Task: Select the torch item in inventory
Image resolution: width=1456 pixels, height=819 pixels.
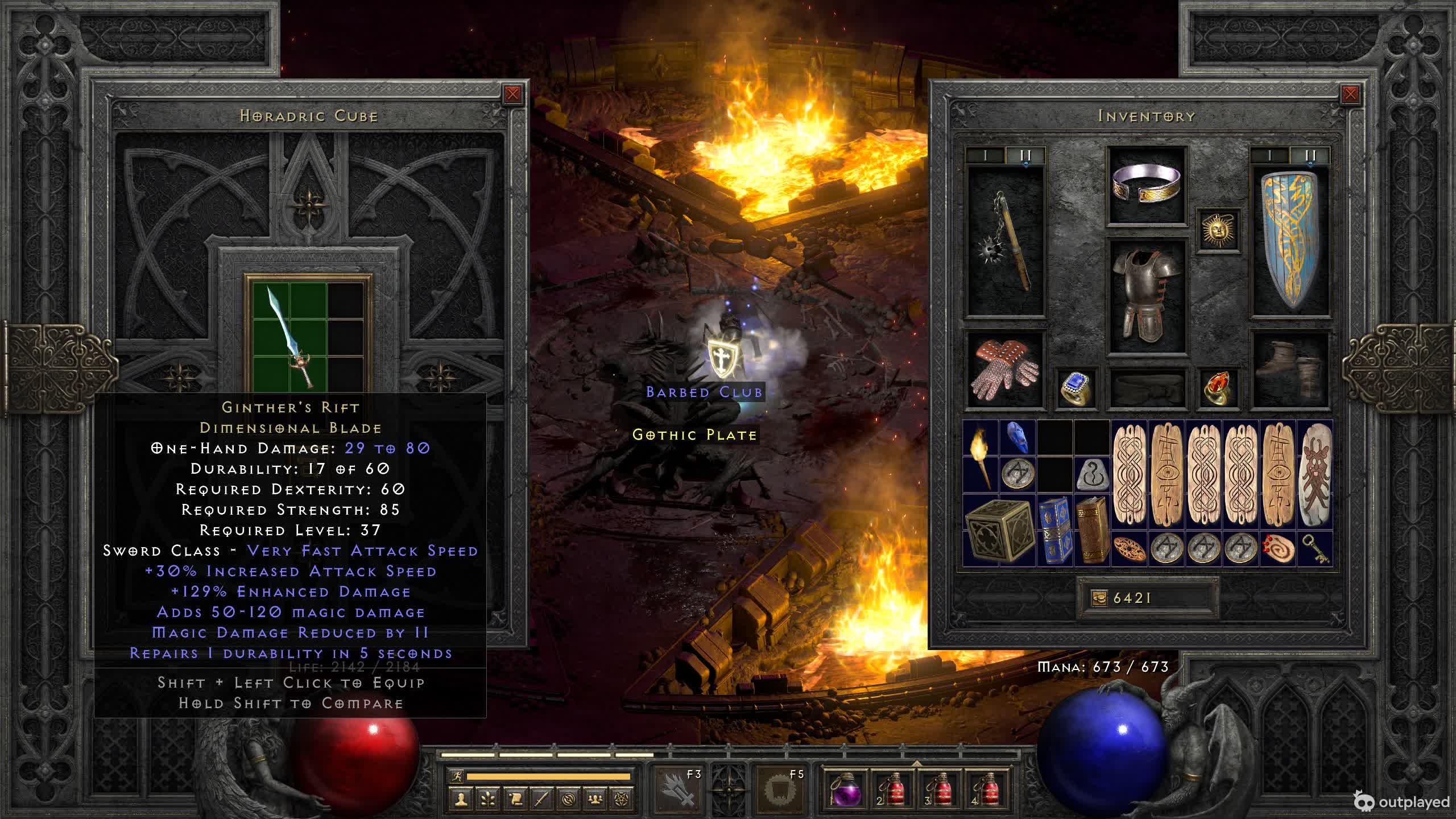Action: tap(981, 457)
